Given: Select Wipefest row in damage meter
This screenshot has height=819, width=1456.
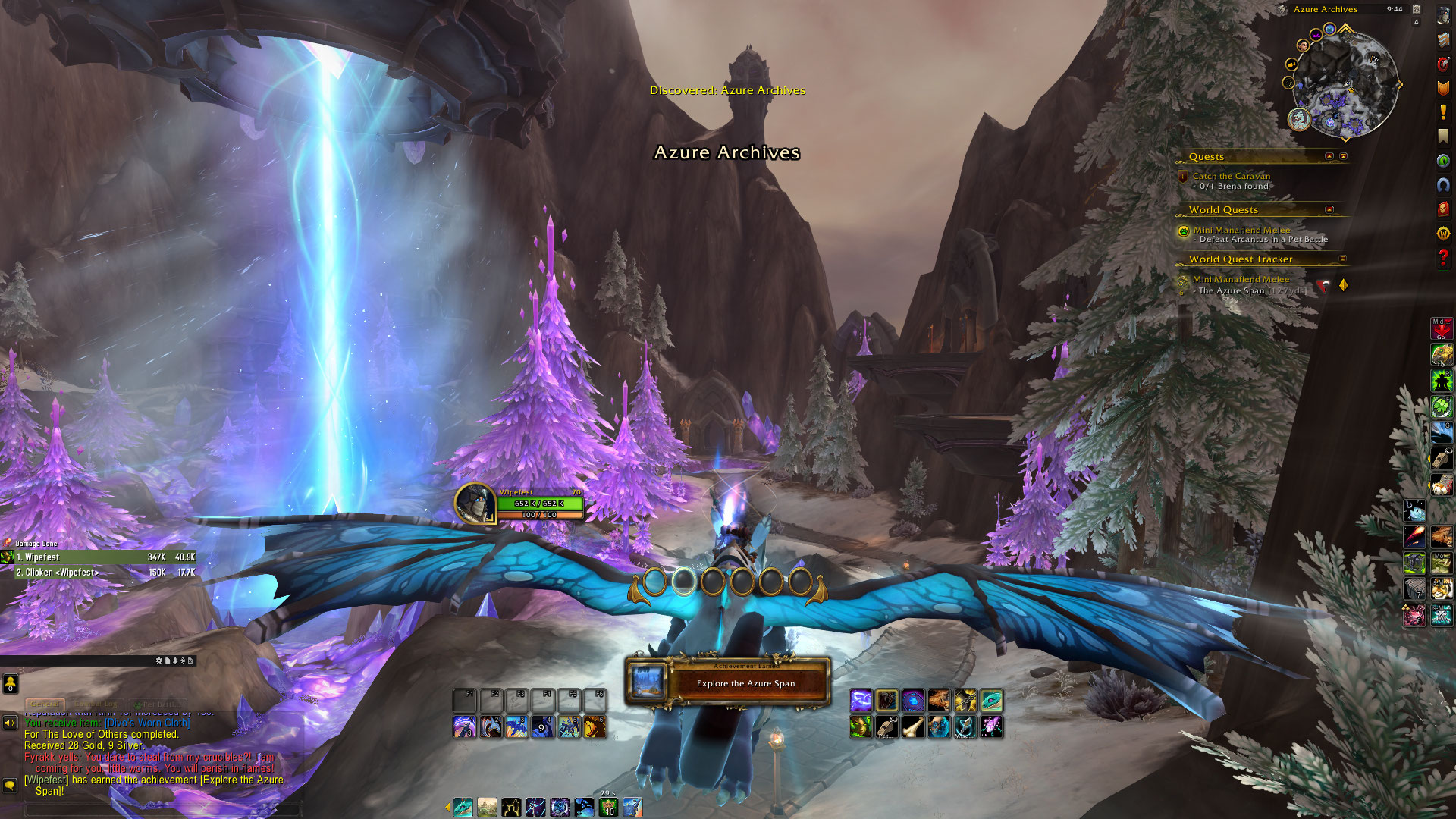Looking at the screenshot, I should (x=99, y=557).
